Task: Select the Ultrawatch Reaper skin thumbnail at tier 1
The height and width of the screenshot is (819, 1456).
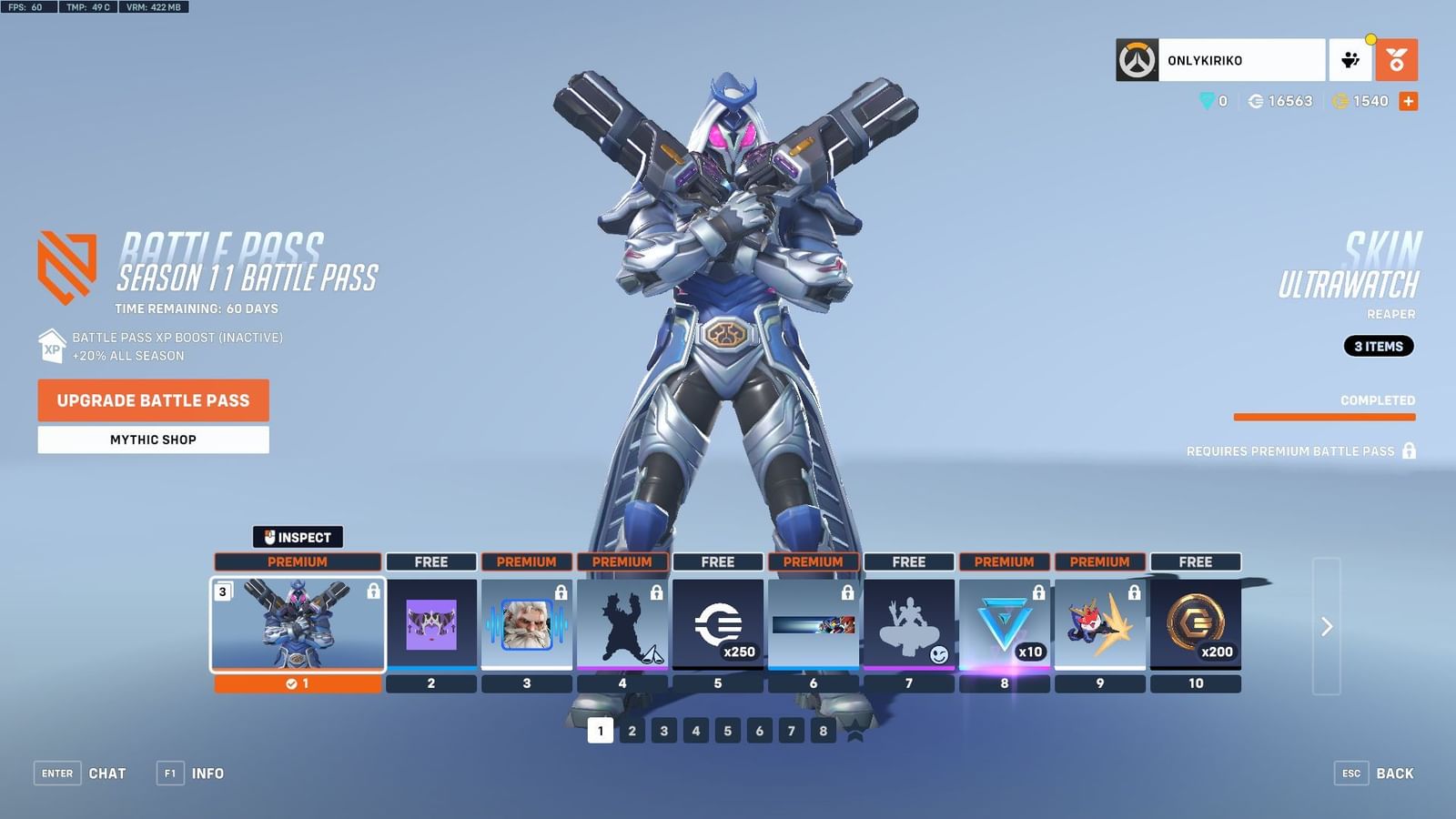Action: [x=298, y=623]
